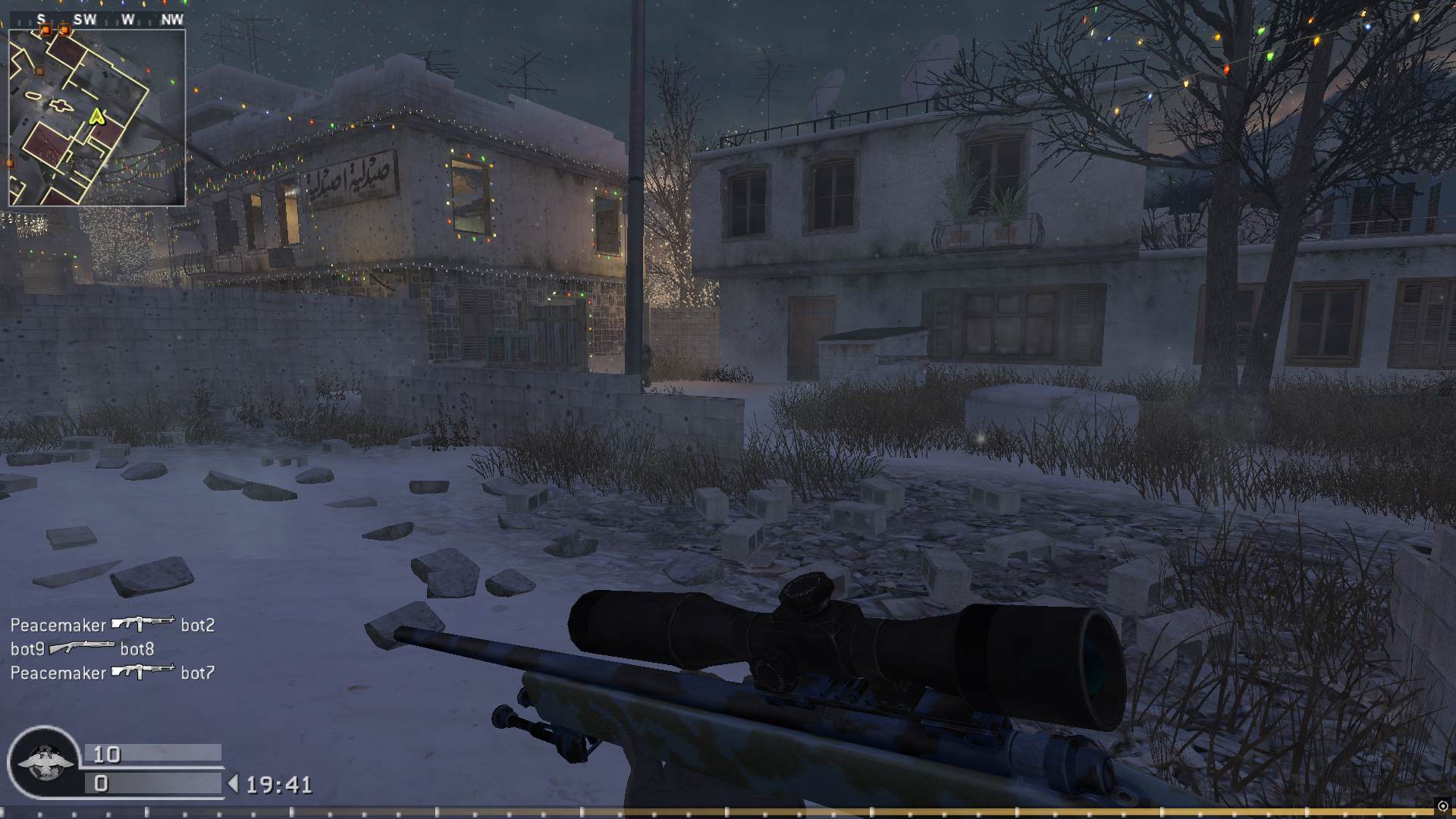The width and height of the screenshot is (1456, 819).
Task: Click the Peacemaker name in the top killfeed entry
Action: click(x=57, y=624)
